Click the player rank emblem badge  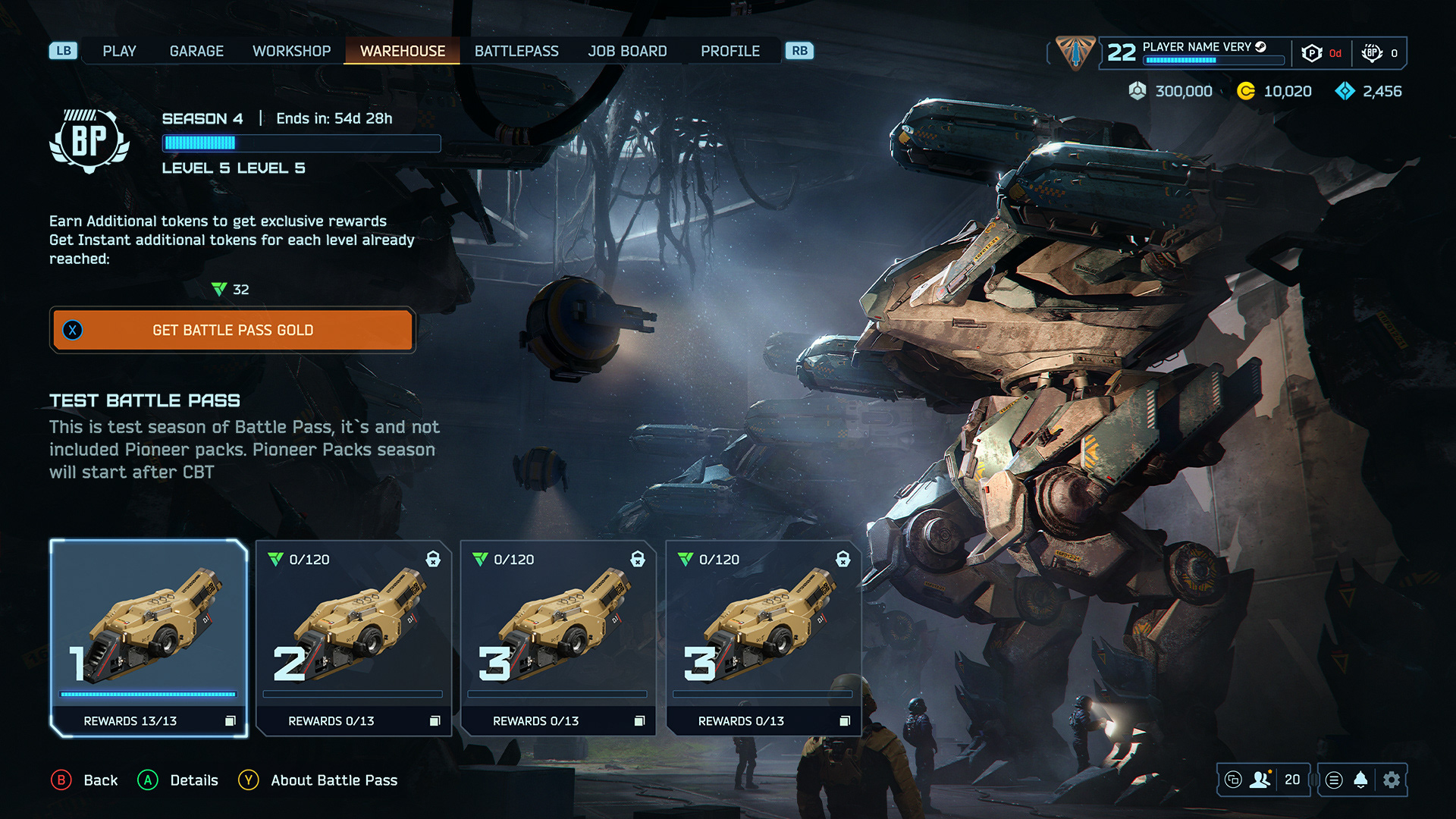coord(1075,52)
